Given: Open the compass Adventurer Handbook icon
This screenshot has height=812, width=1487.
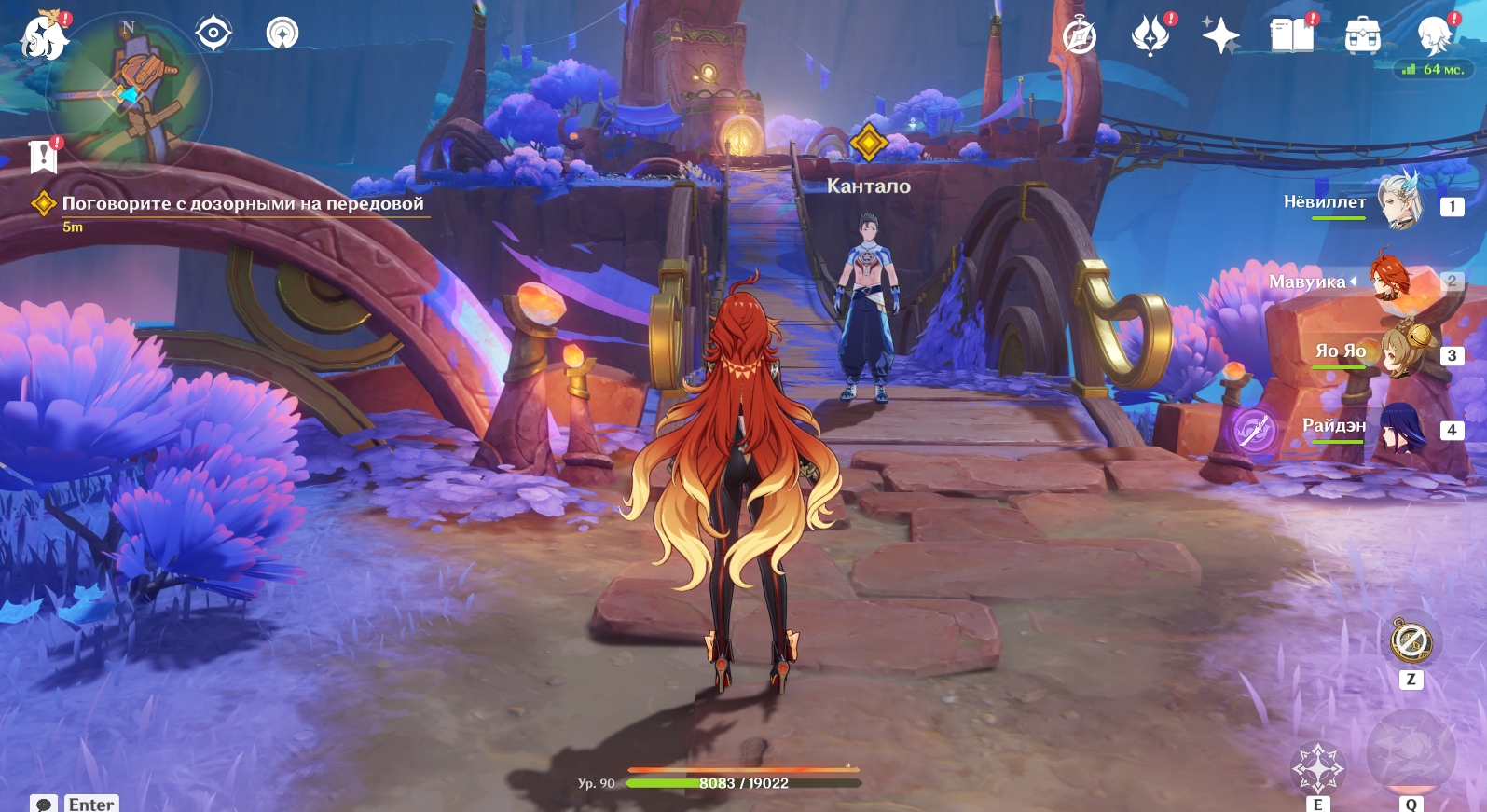Looking at the screenshot, I should pos(1080,37).
